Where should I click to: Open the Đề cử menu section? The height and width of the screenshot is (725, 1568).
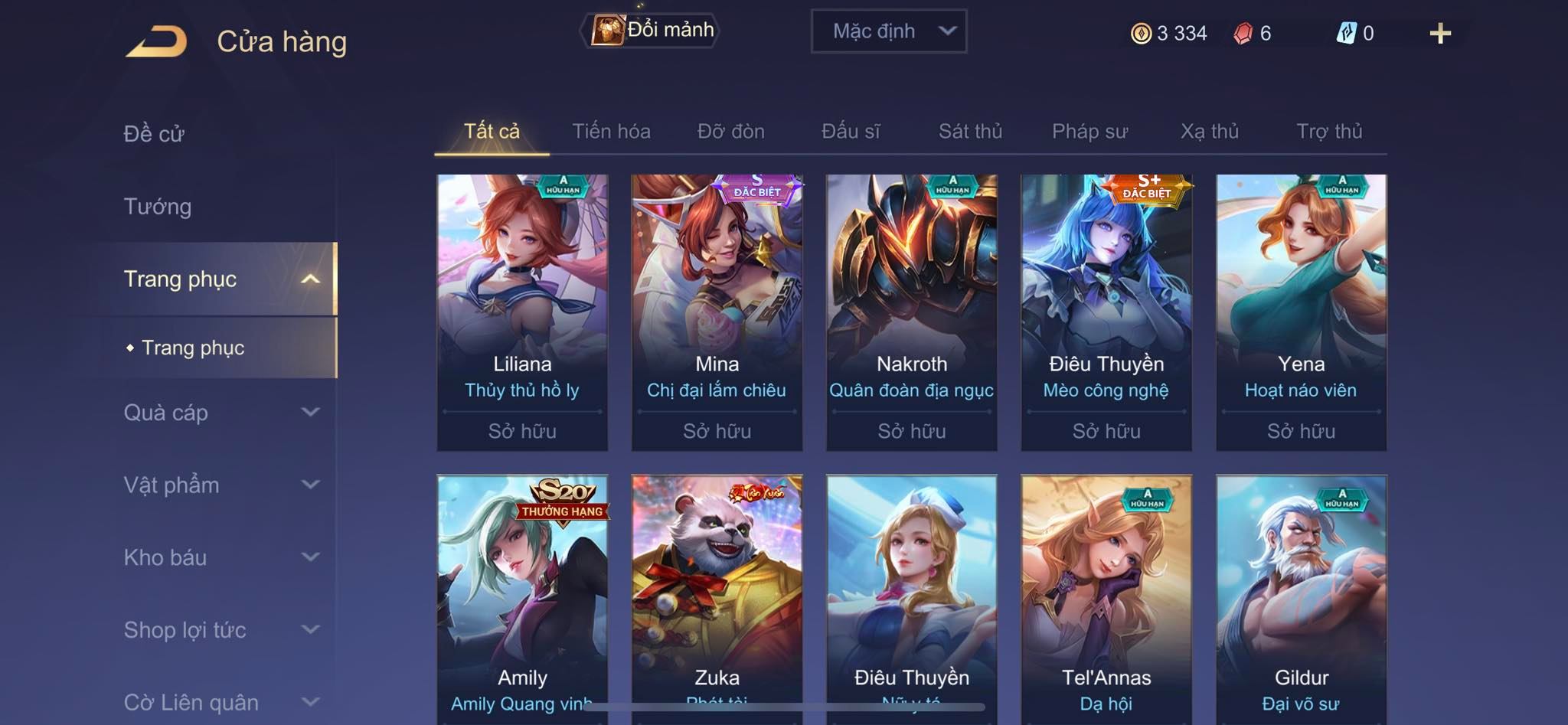pyautogui.click(x=154, y=134)
